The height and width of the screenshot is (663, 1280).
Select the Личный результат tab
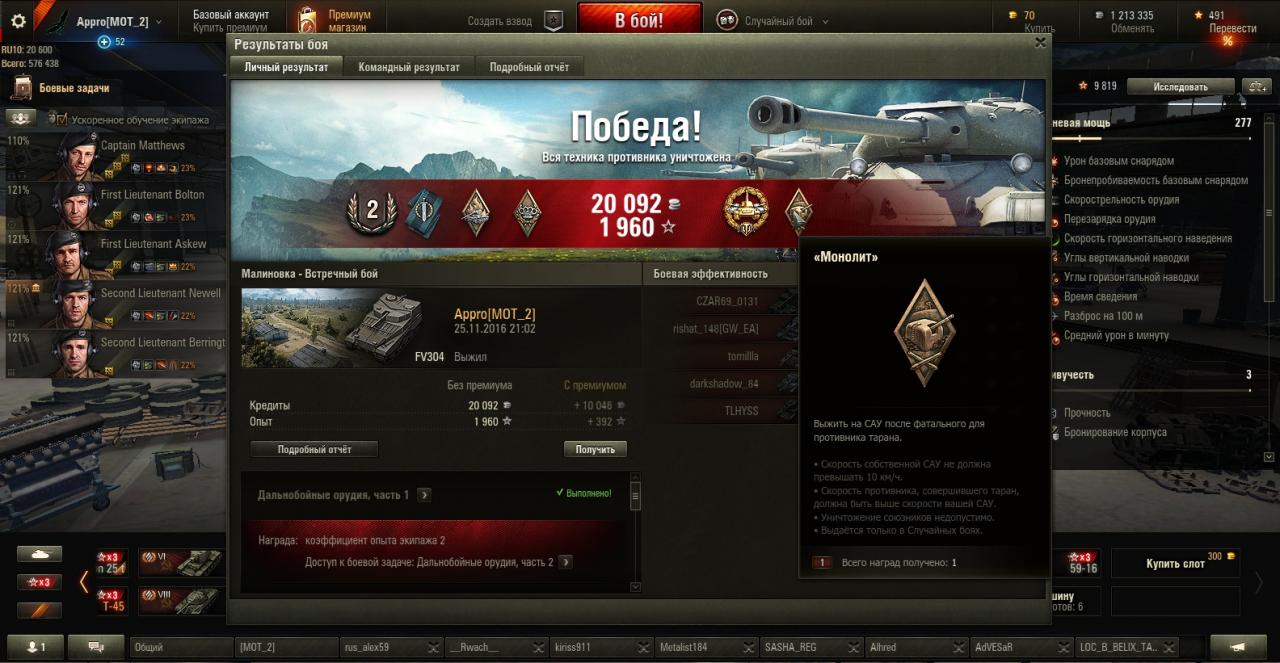tap(286, 67)
